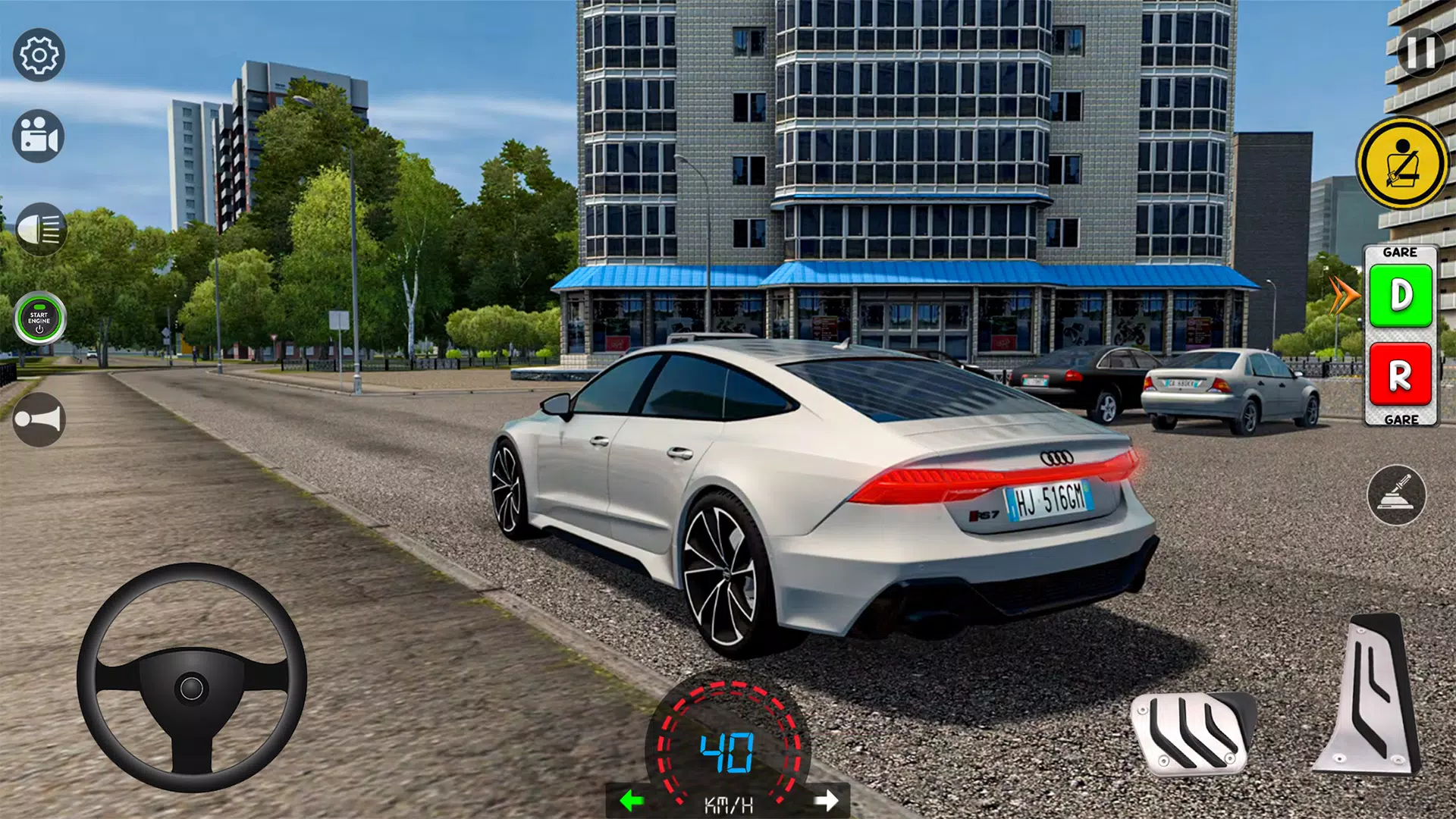This screenshot has width=1456, height=819.
Task: Click the steering wheel control
Action: coord(192,677)
